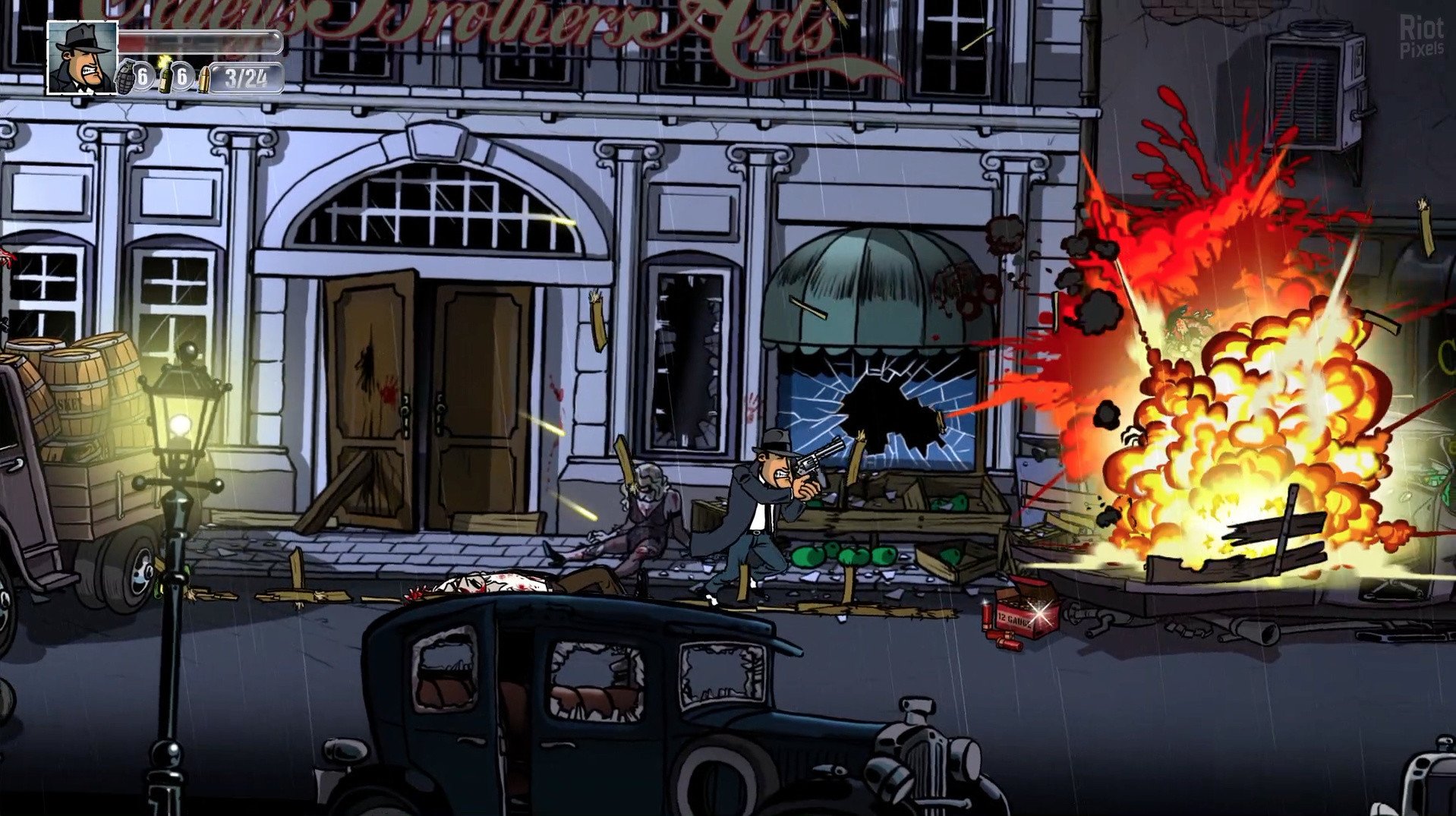Click the gangster character portrait
This screenshot has width=1456, height=816.
coord(82,58)
